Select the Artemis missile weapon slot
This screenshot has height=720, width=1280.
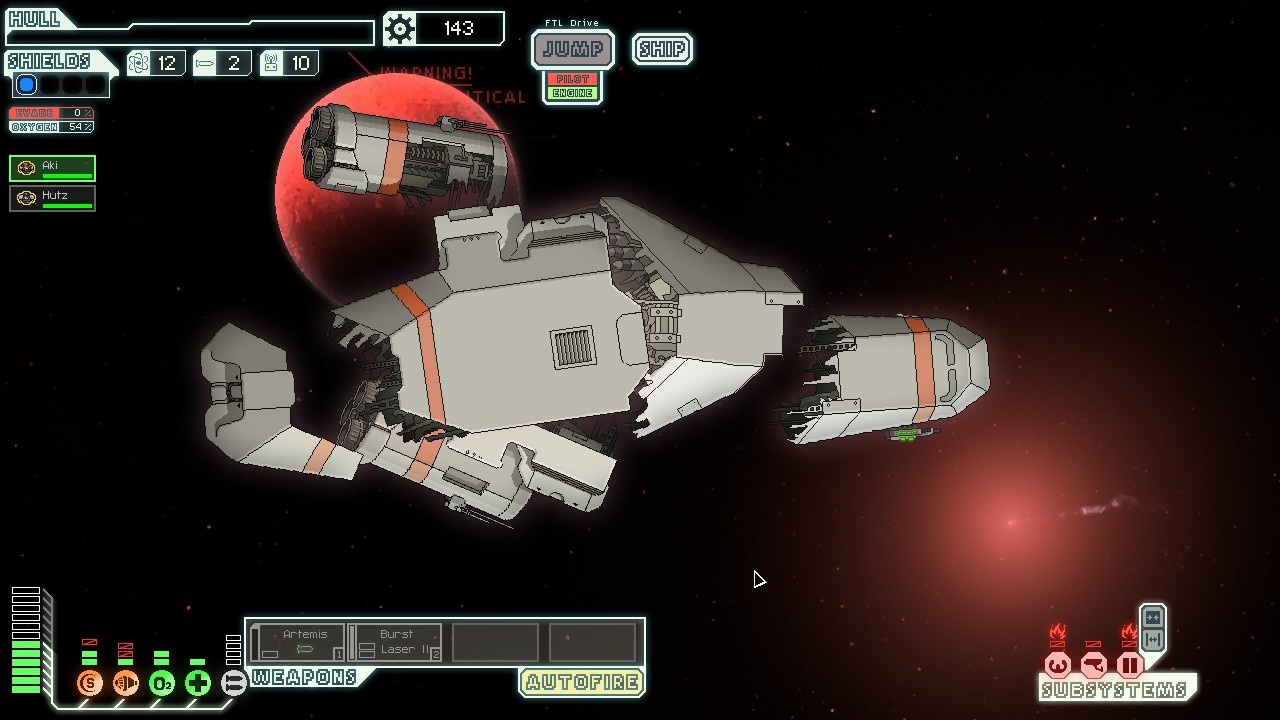point(299,642)
